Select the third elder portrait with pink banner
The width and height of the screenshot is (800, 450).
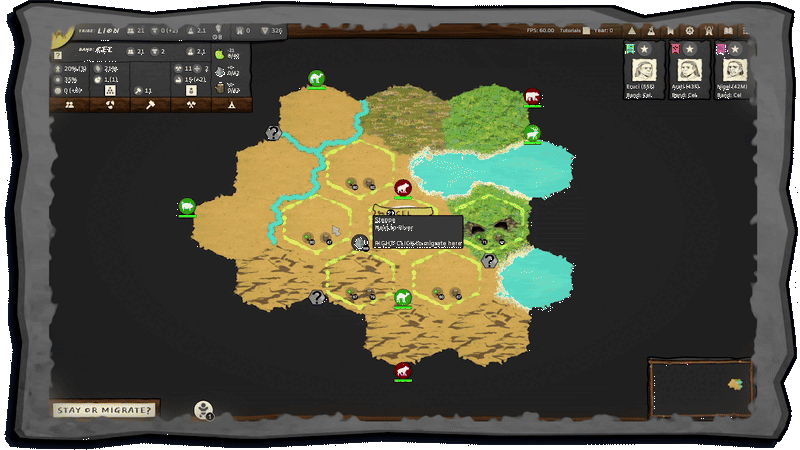click(x=733, y=68)
